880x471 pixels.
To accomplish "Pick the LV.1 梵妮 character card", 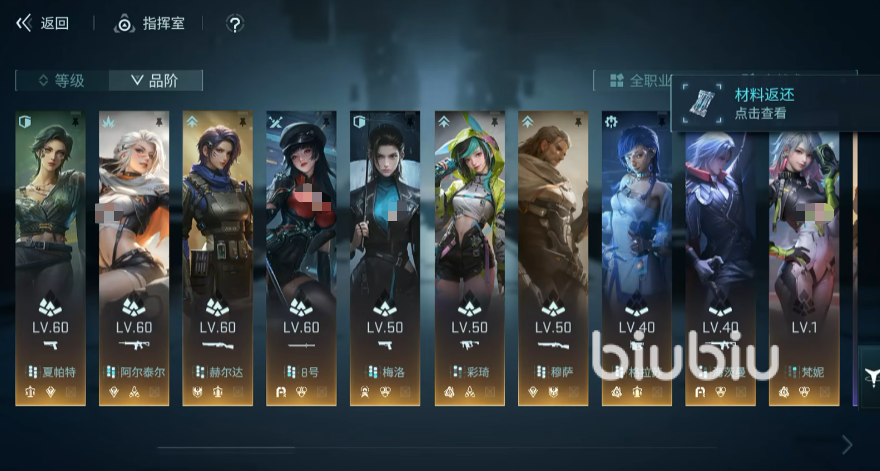I will [804, 258].
